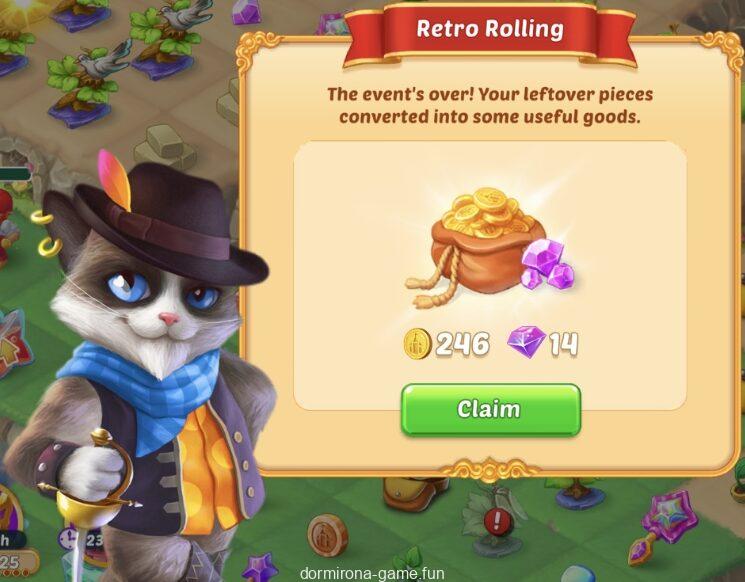Claim the Retro Rolling leftover rewards
The image size is (745, 582).
(x=490, y=409)
